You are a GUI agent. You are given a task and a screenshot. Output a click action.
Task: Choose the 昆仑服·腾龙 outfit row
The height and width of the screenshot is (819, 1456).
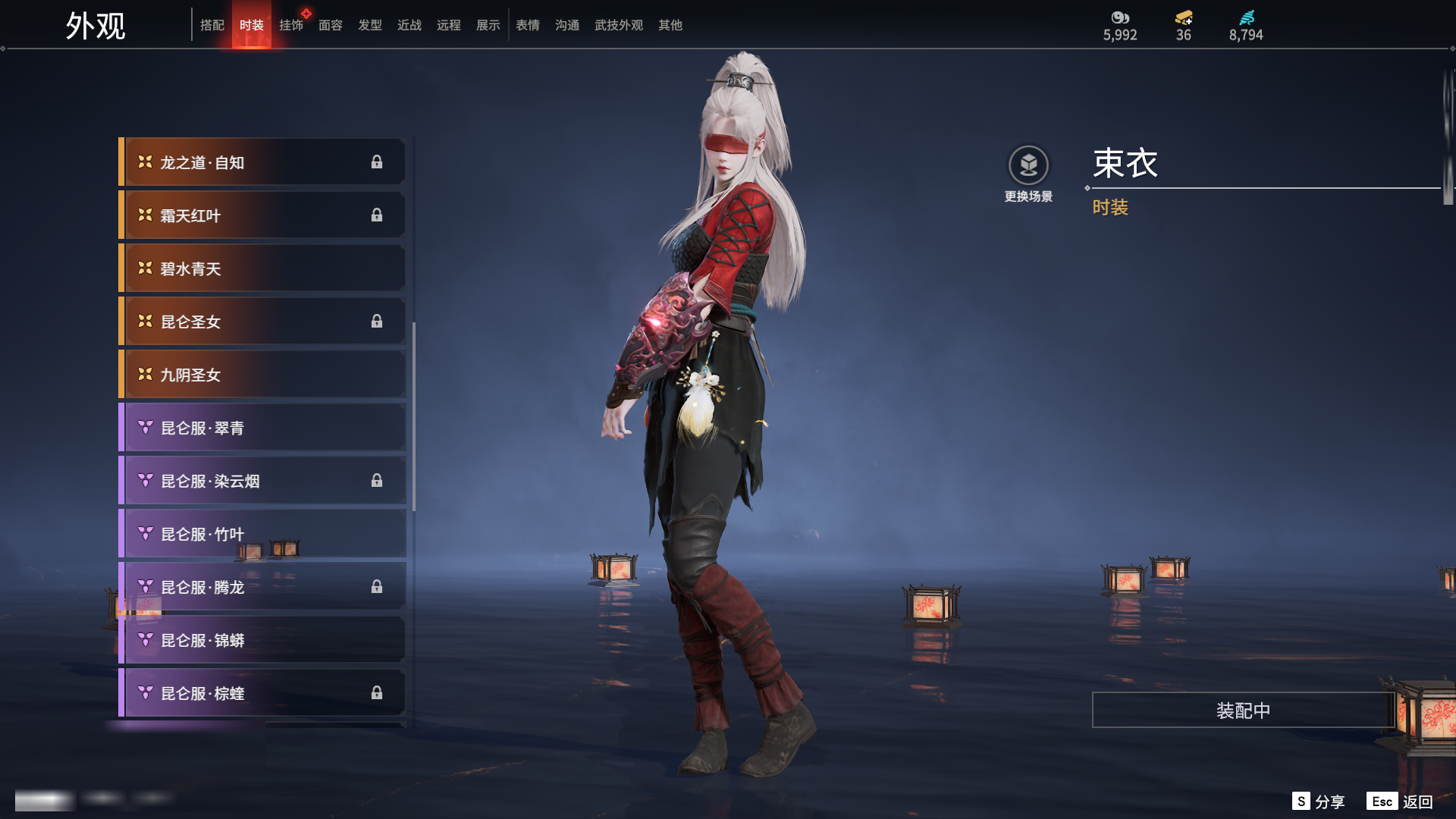click(262, 587)
